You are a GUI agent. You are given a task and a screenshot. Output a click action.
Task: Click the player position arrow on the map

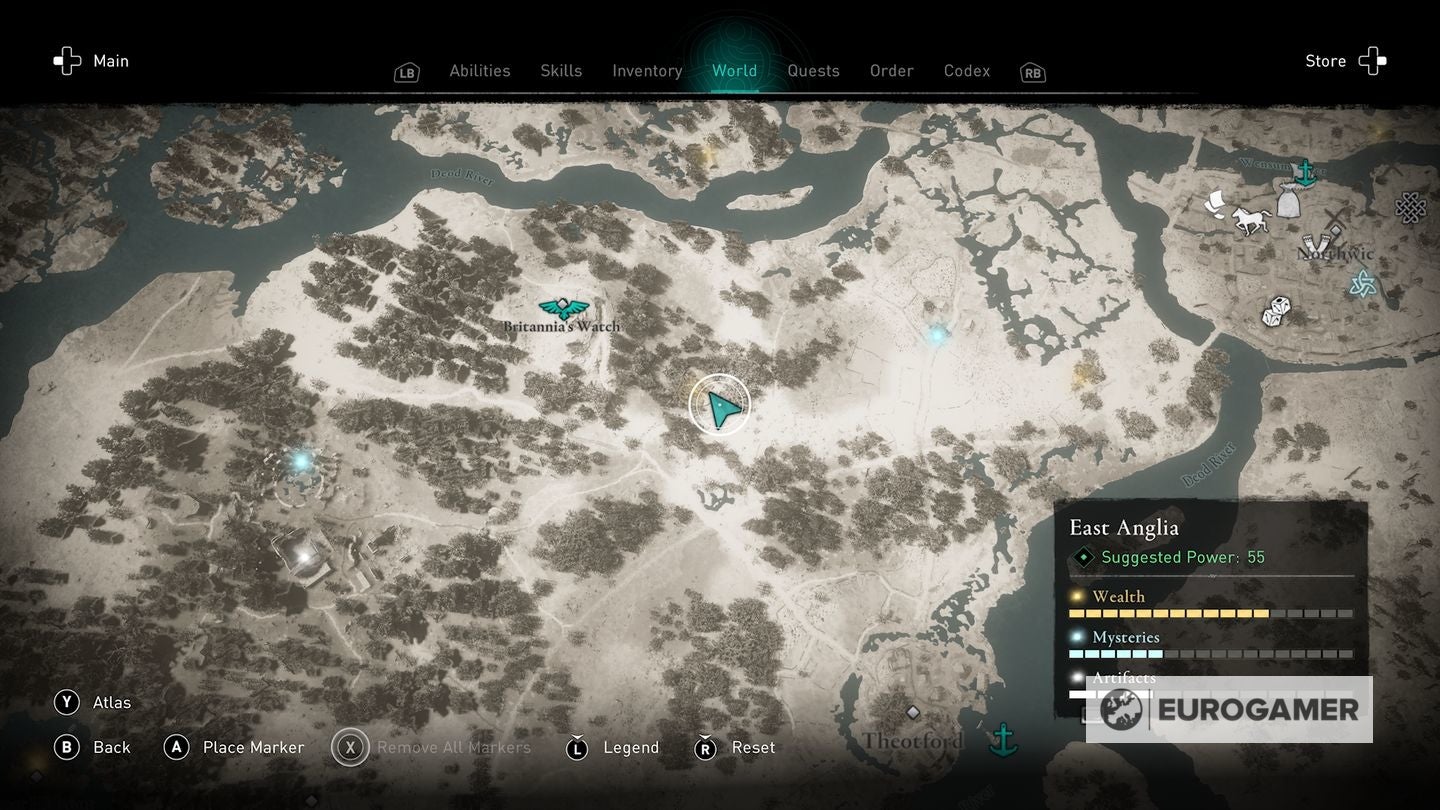point(719,406)
